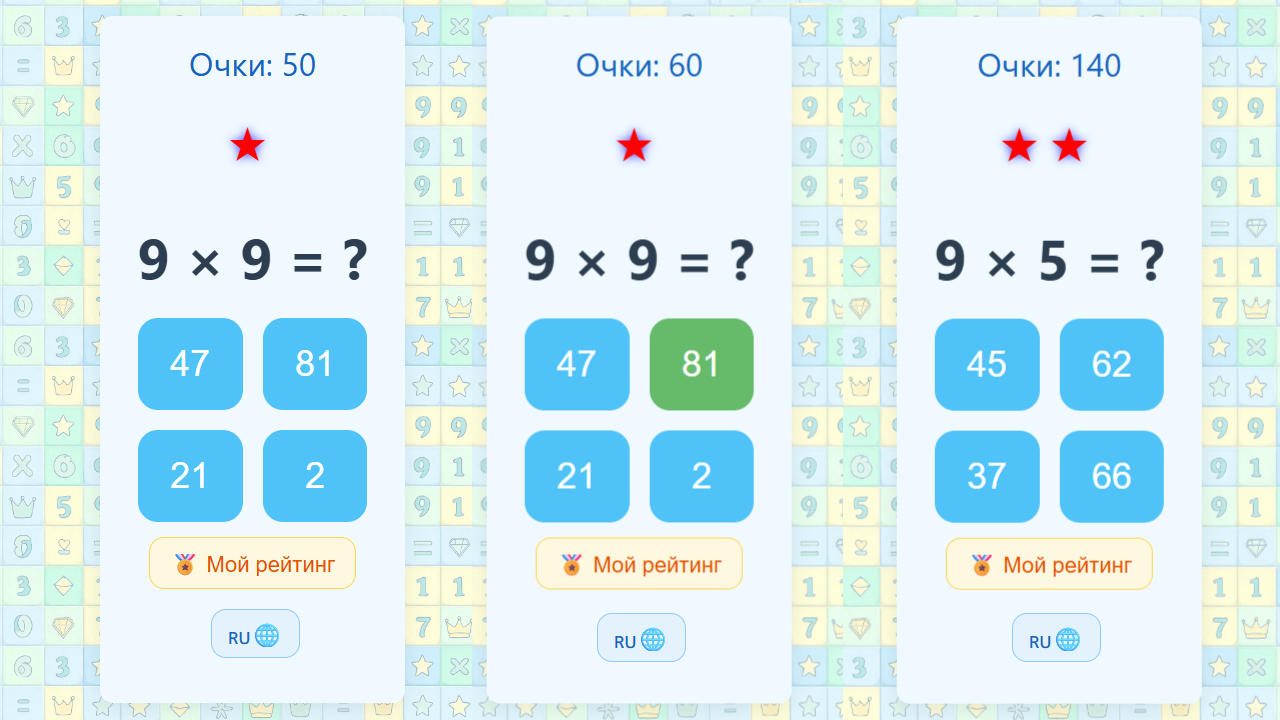Pick answer 21 in the left quiz

190,476
